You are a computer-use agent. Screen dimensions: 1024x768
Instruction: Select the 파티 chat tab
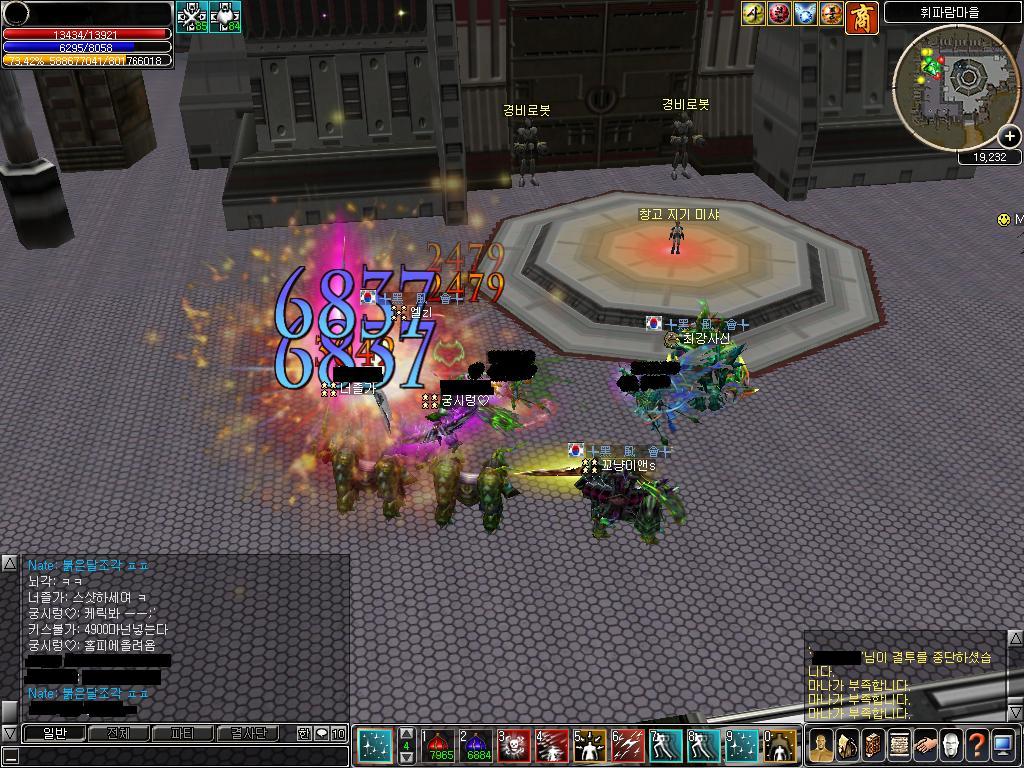tap(183, 733)
